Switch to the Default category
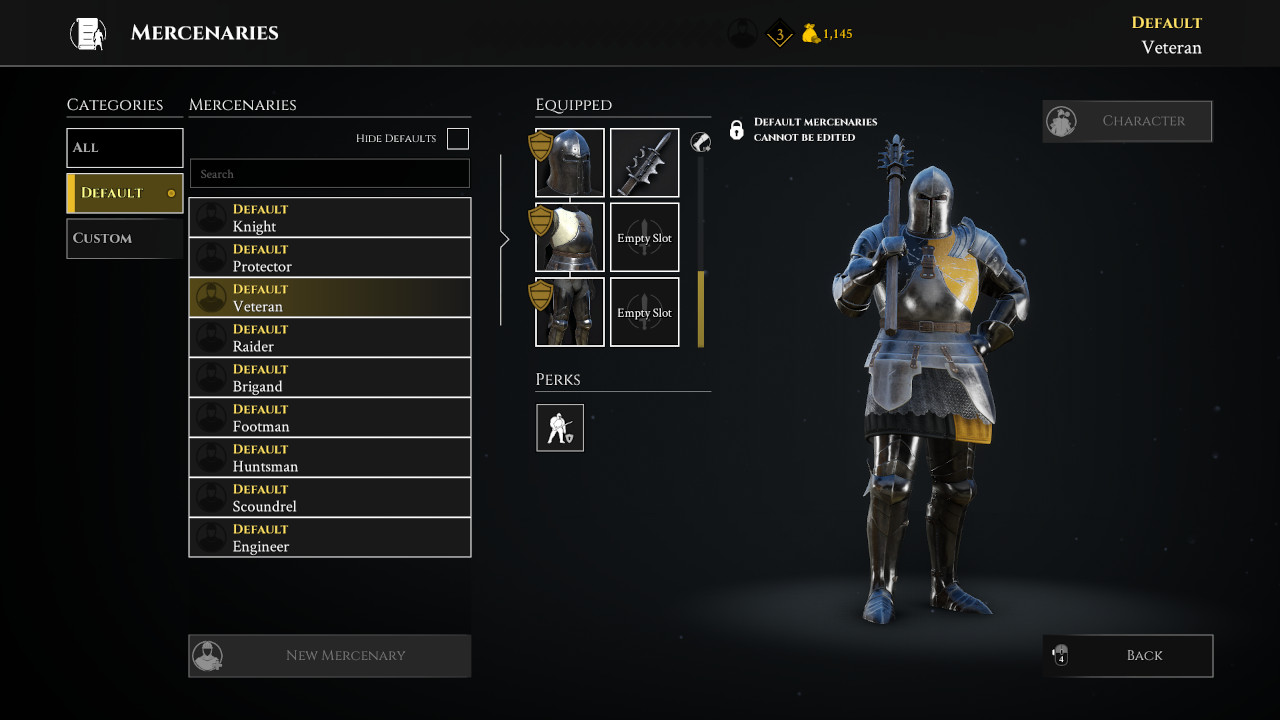 point(125,193)
